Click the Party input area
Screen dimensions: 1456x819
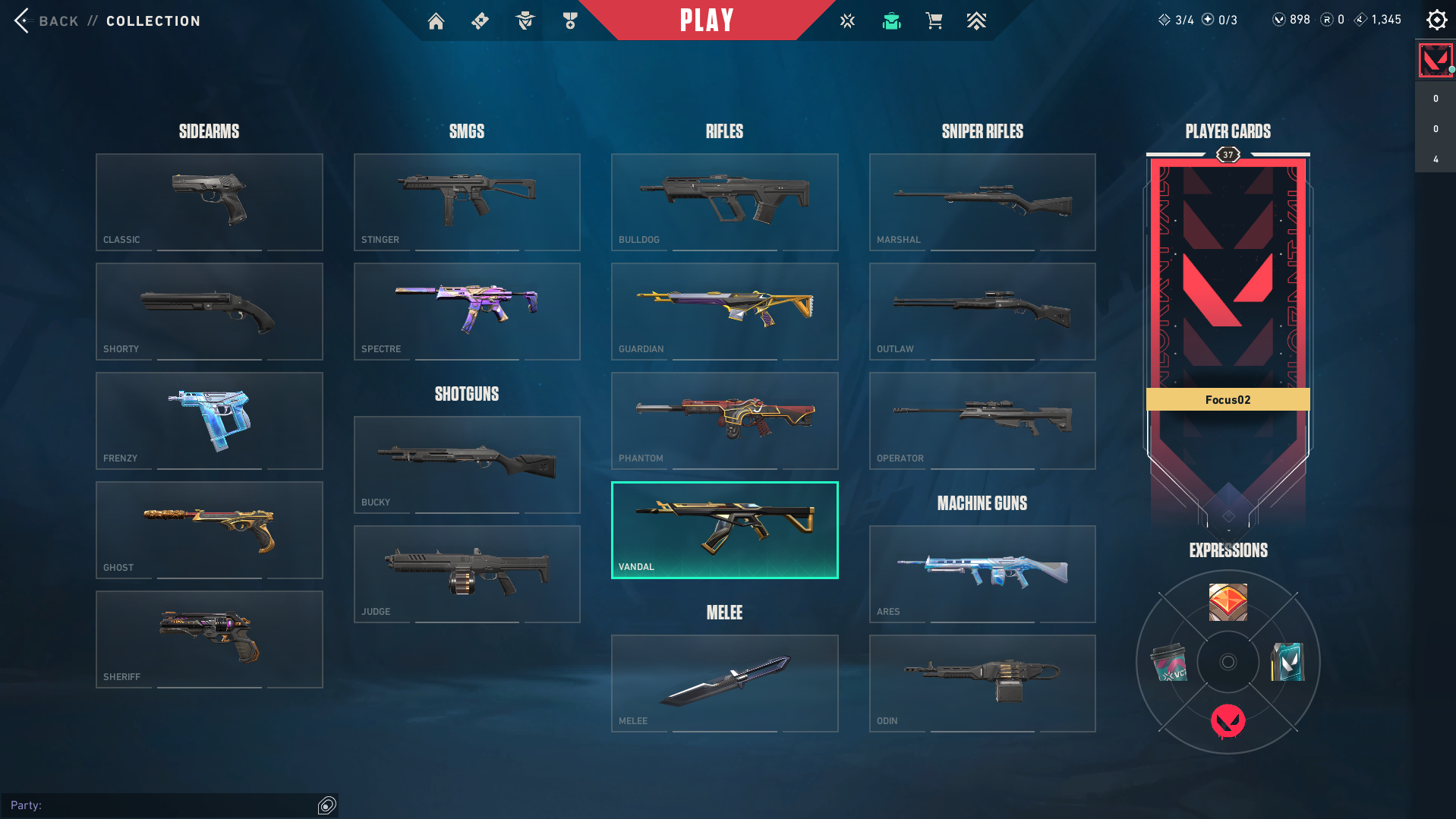click(167, 805)
